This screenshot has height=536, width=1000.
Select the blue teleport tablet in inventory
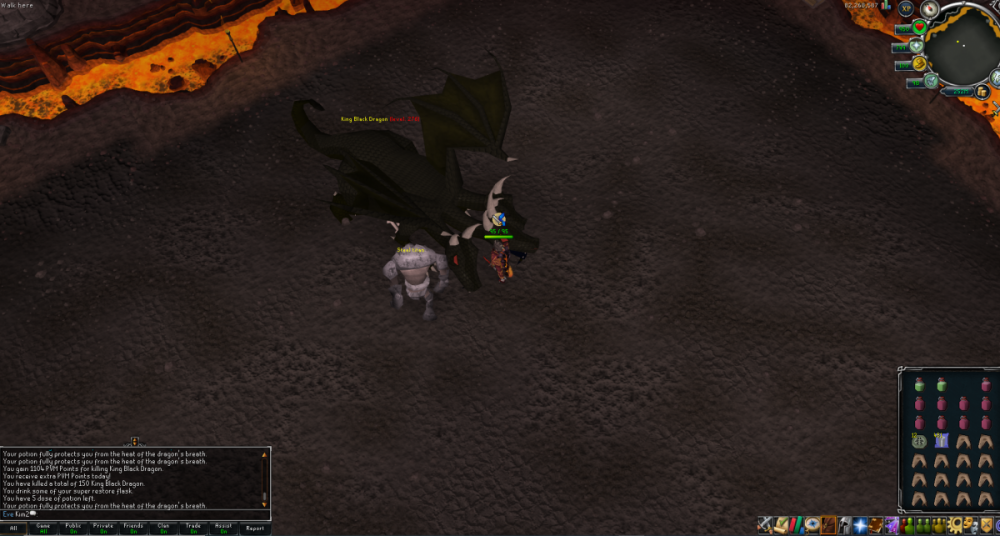941,440
